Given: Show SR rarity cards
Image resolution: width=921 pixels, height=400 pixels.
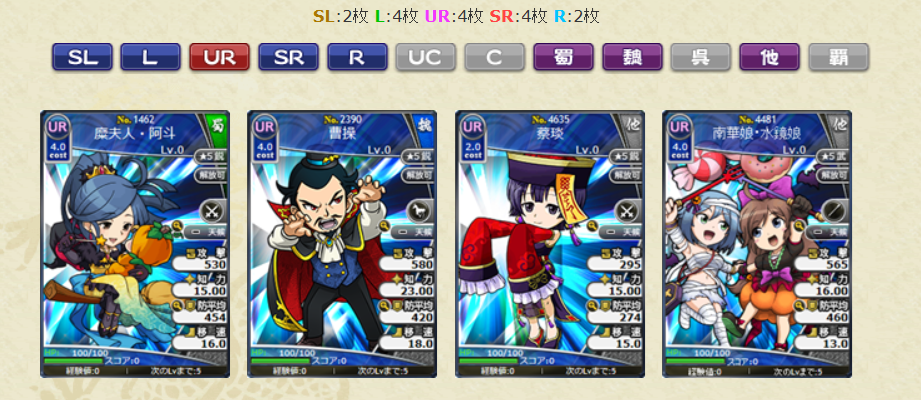Looking at the screenshot, I should (x=288, y=57).
